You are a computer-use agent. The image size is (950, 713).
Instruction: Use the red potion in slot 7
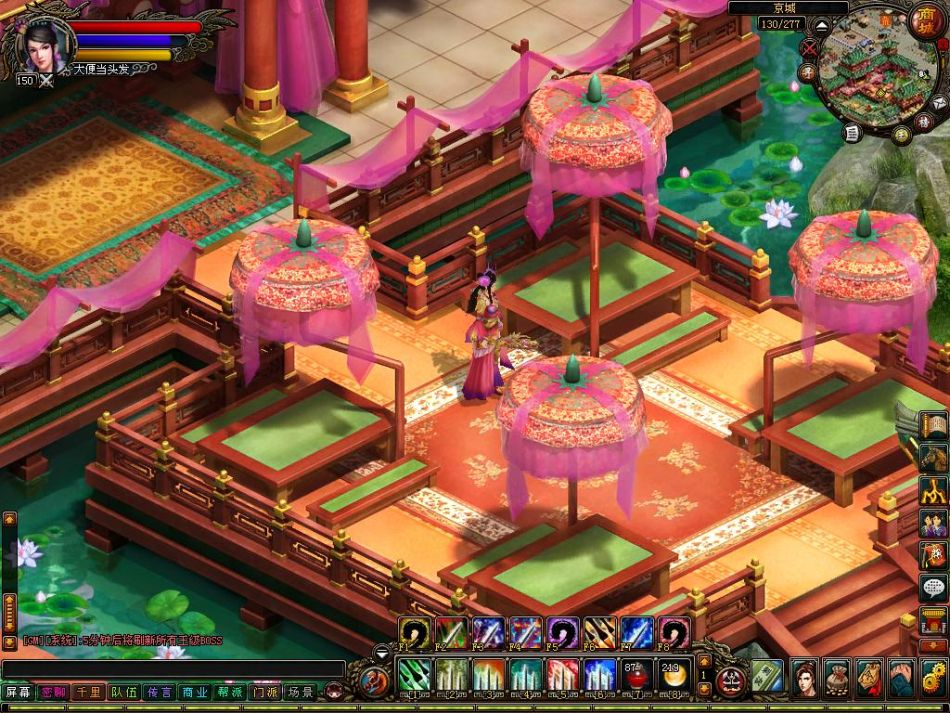pos(633,675)
